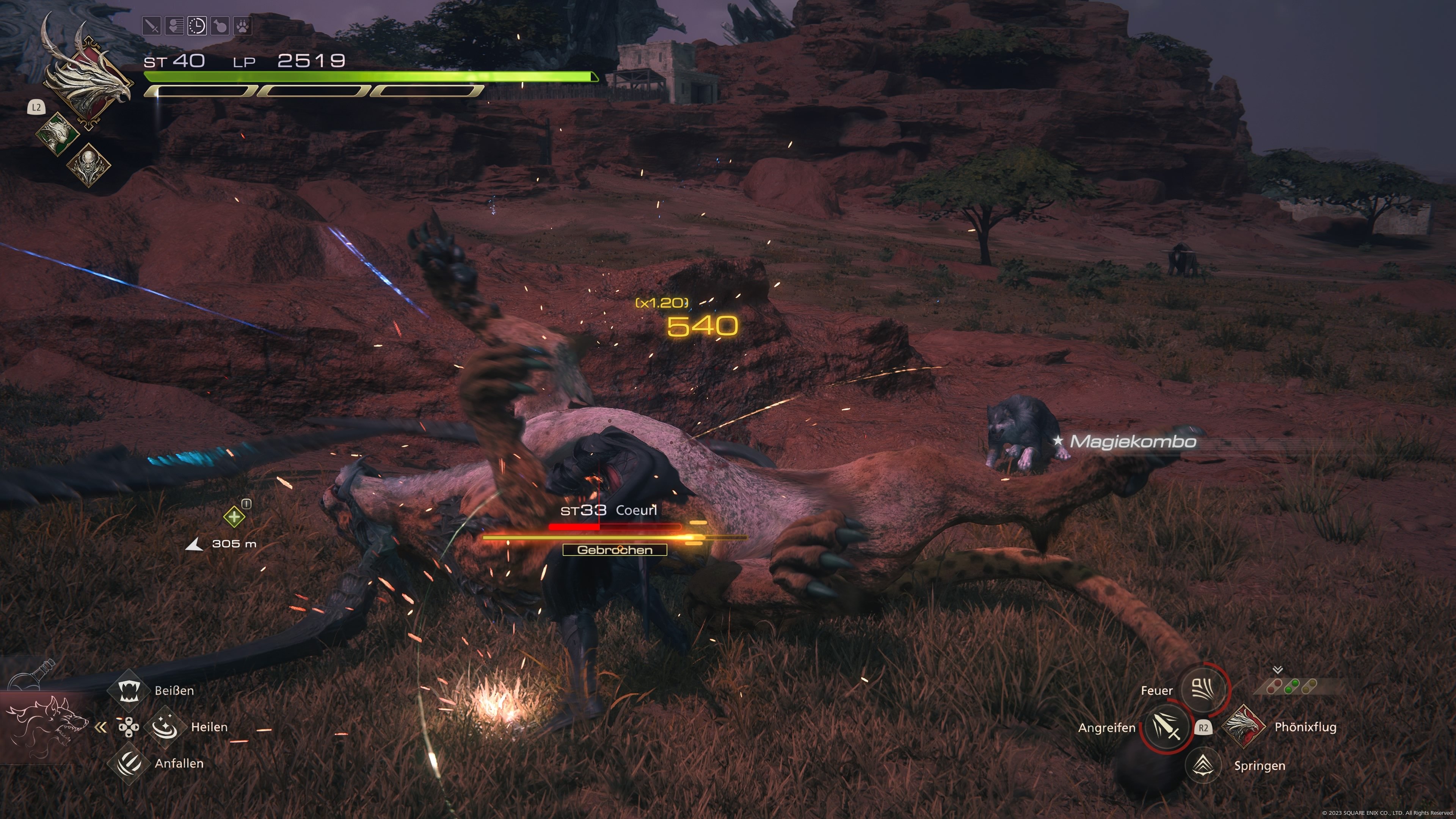This screenshot has height=819, width=1456.
Task: Expand the double-chevron above the potion slots
Action: [1277, 670]
